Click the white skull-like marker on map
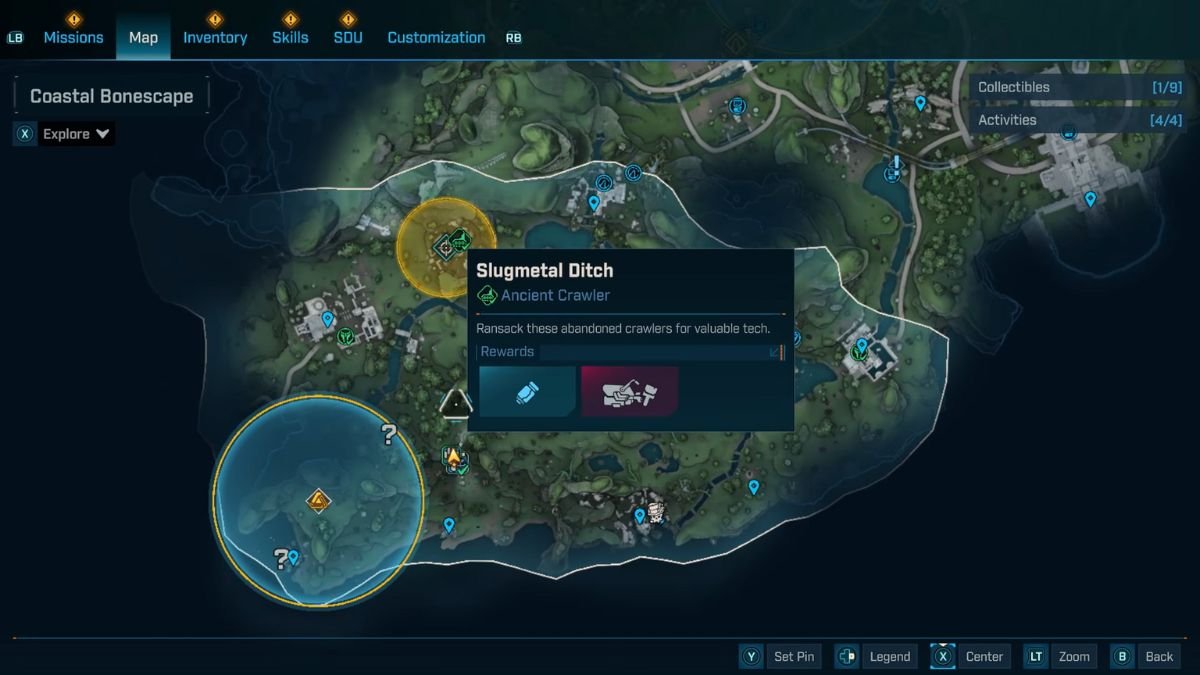 click(656, 513)
